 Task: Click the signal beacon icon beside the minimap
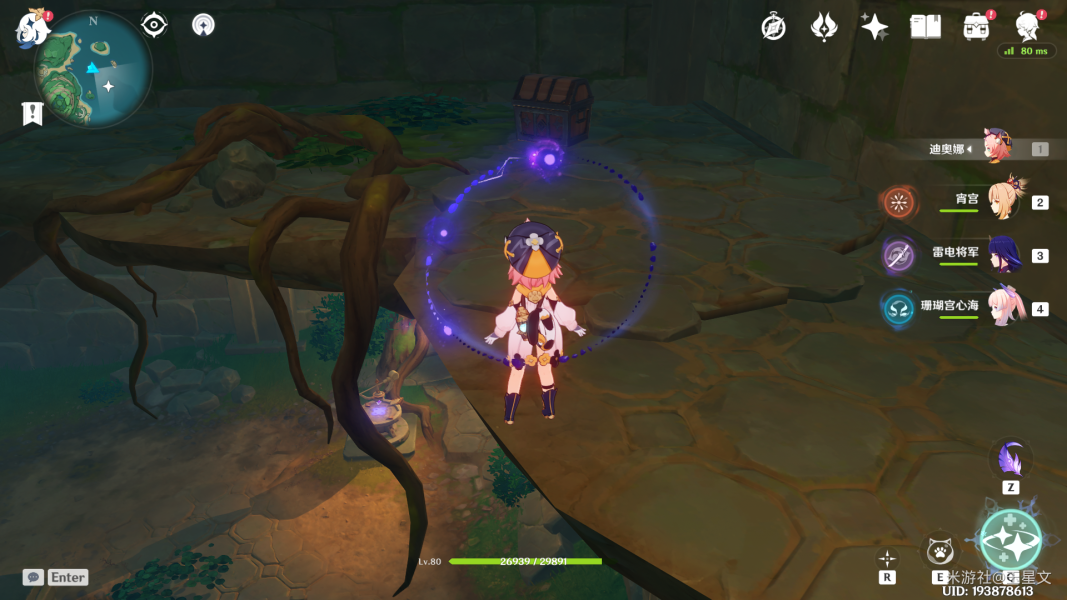pos(203,25)
